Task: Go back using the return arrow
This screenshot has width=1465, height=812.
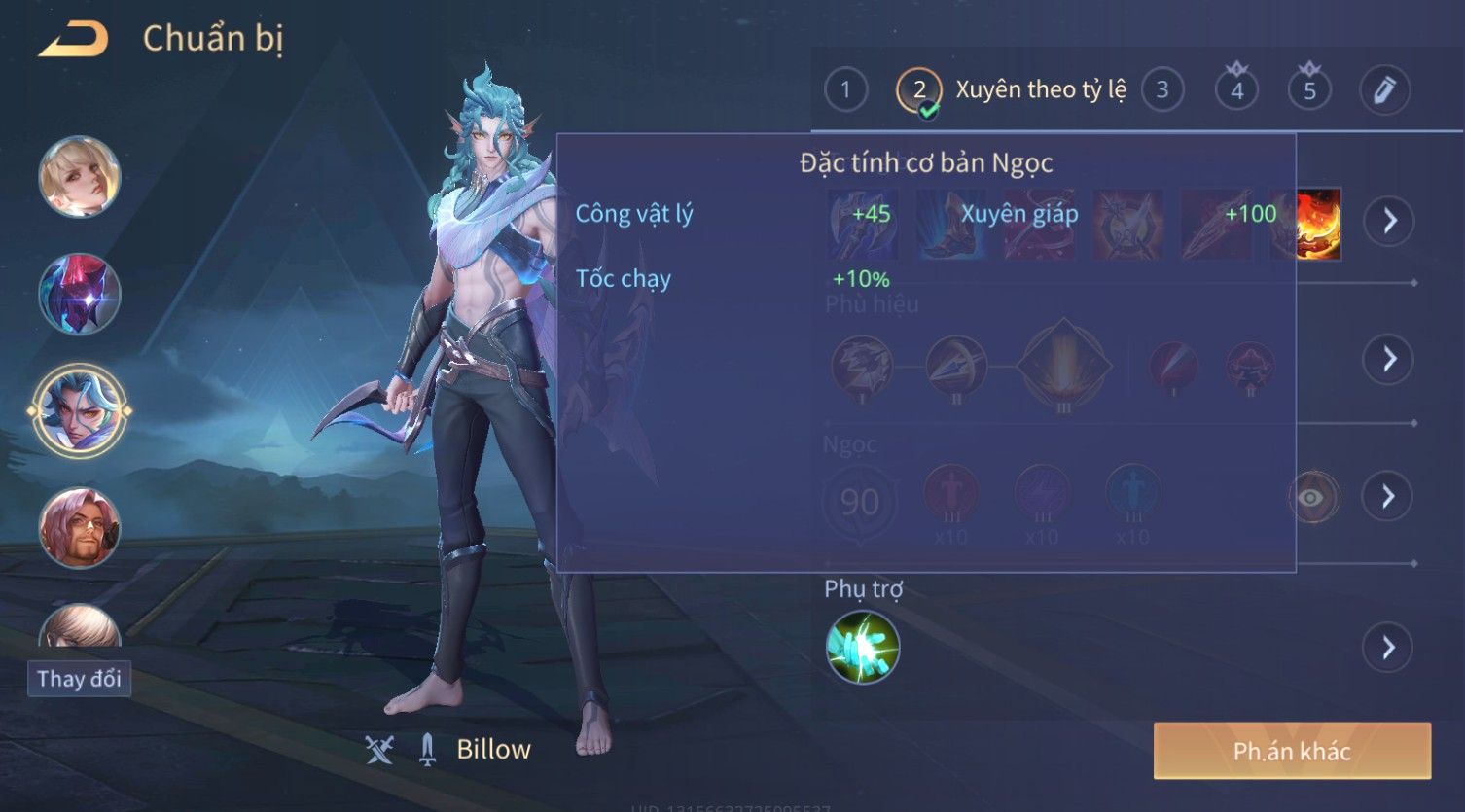Action: tap(73, 39)
